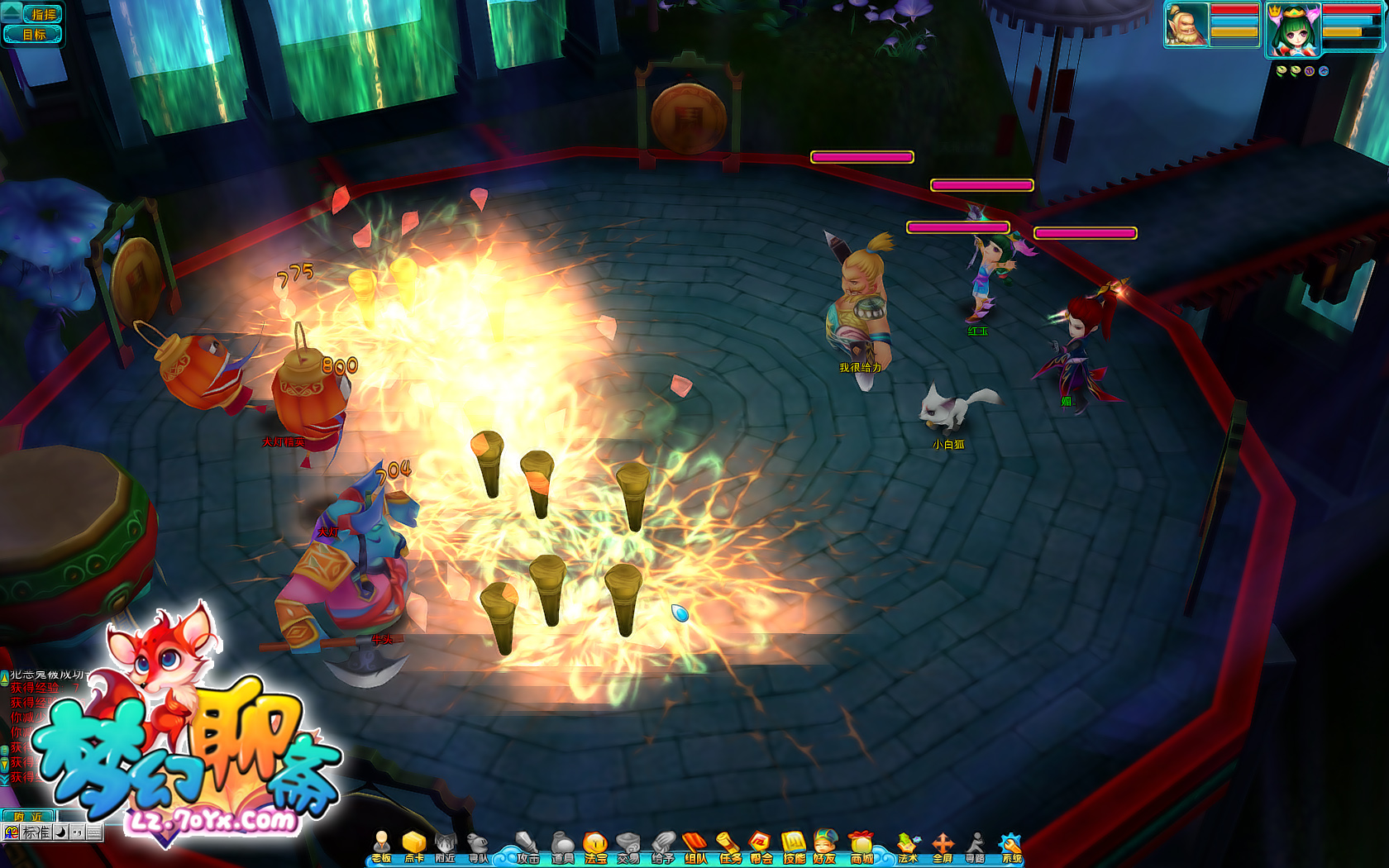
Task: Open the 法术 spells menu
Action: point(908,847)
